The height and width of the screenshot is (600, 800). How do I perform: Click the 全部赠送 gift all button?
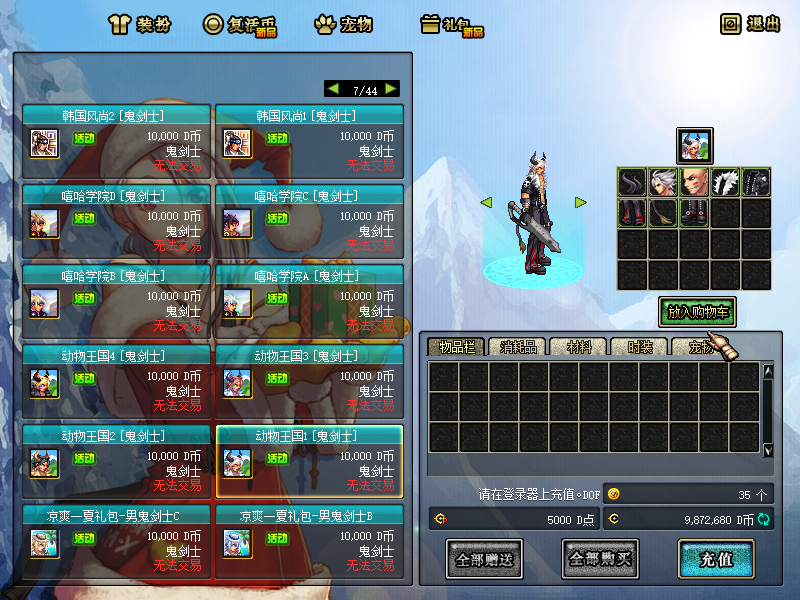(x=485, y=559)
